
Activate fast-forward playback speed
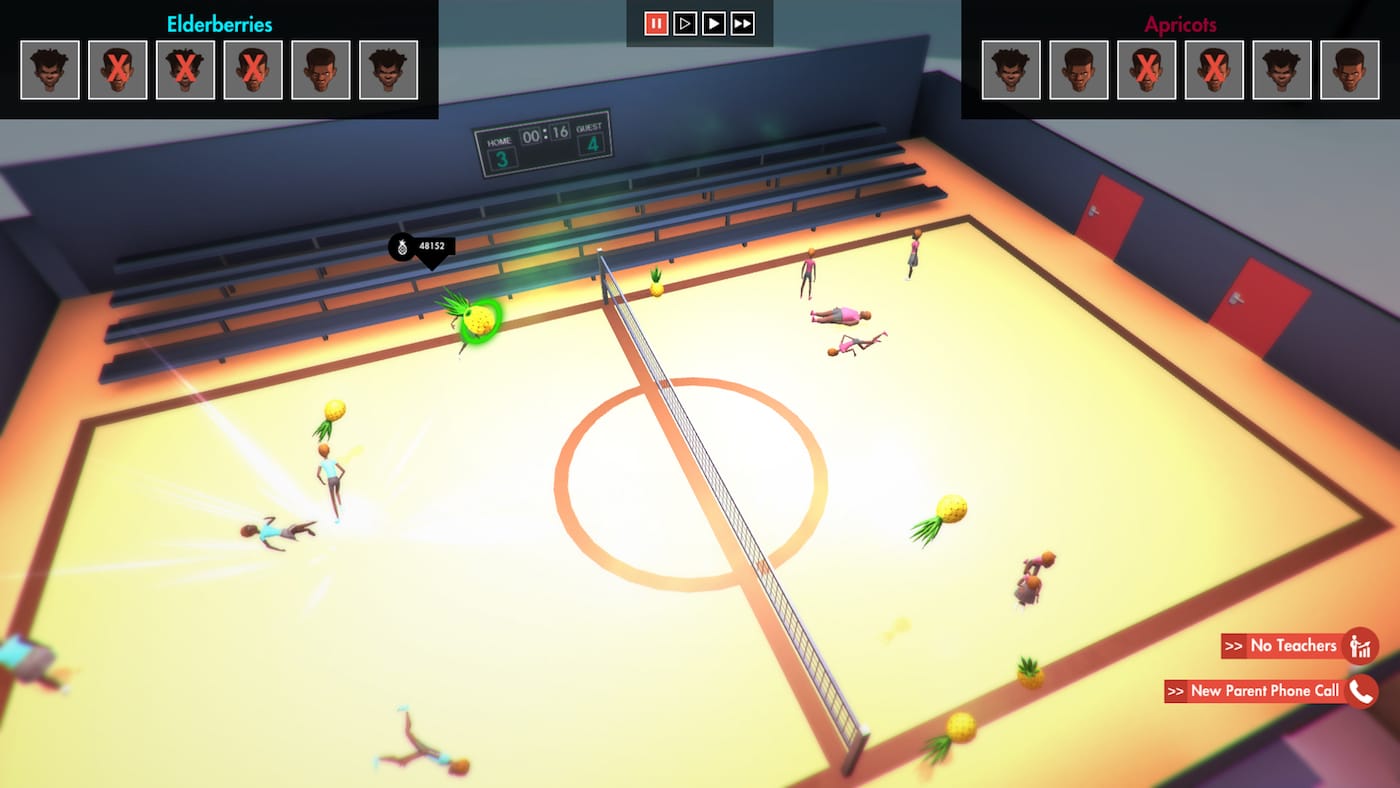[x=742, y=23]
